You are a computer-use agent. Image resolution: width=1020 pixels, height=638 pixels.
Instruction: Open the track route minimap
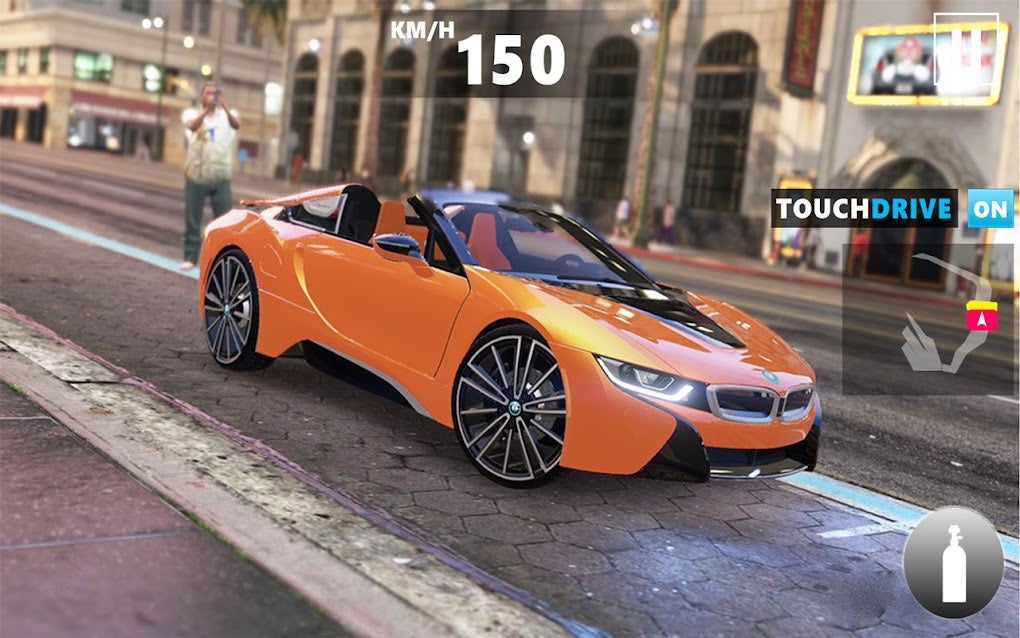[x=929, y=319]
